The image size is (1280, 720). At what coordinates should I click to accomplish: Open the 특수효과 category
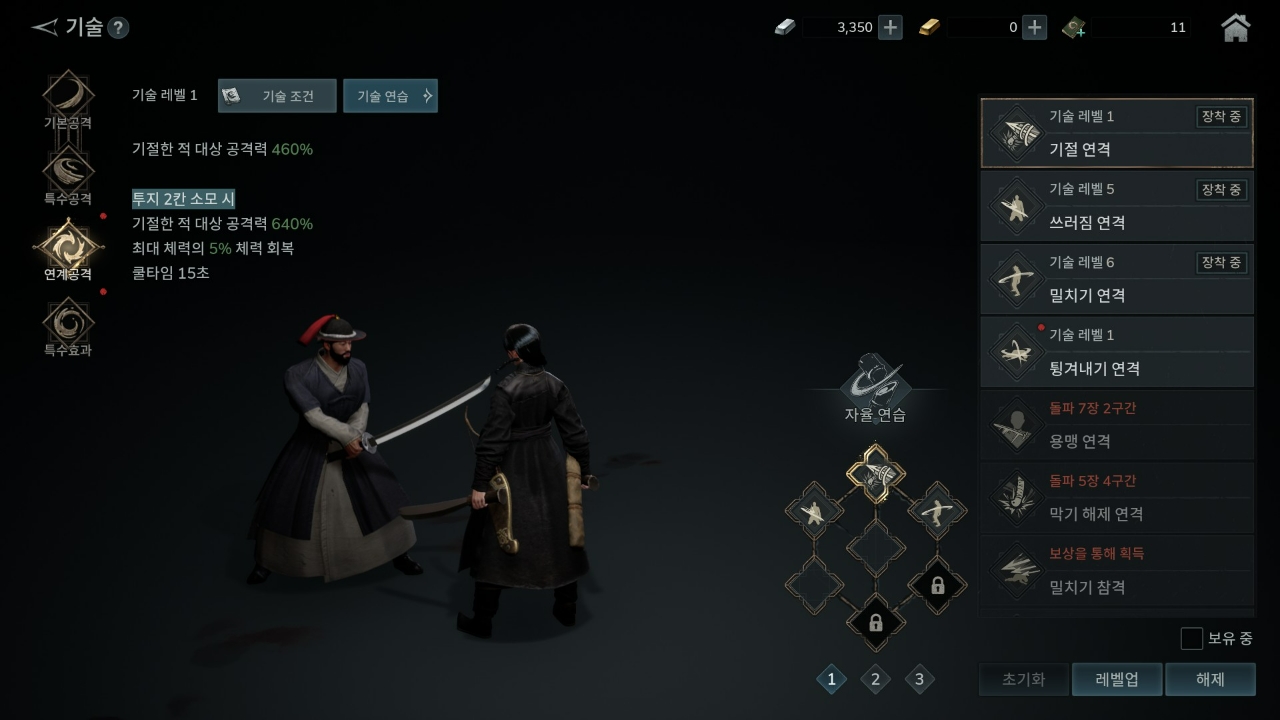68,324
